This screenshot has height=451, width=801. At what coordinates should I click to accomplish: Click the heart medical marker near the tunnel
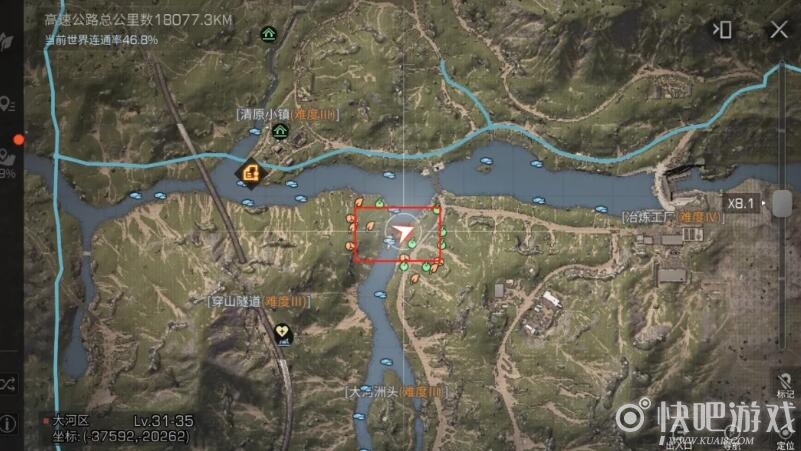pos(284,331)
